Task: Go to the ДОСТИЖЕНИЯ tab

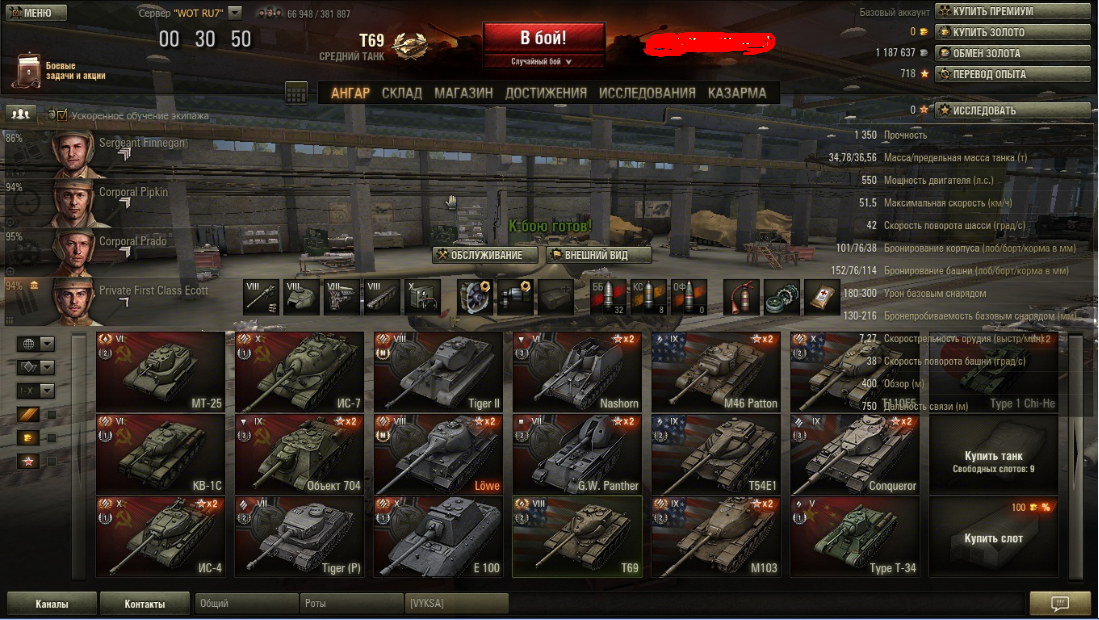Action: (x=546, y=93)
